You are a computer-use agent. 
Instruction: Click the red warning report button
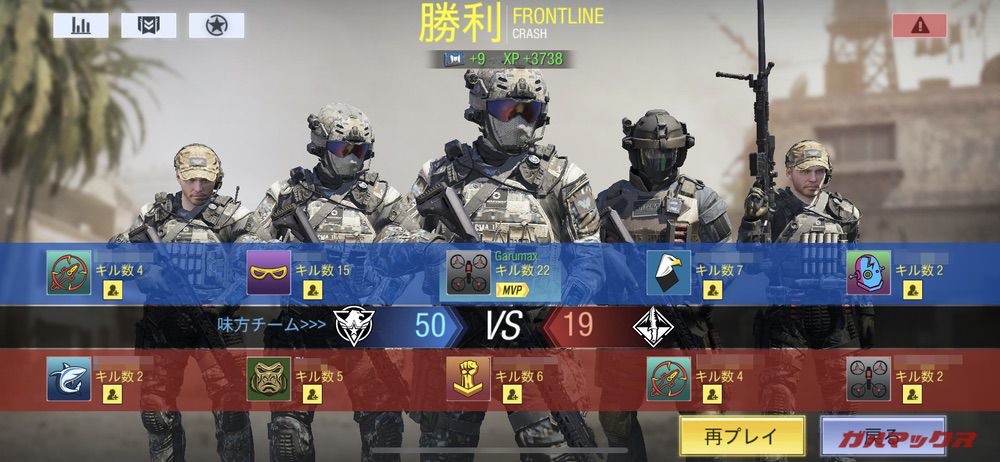[919, 26]
